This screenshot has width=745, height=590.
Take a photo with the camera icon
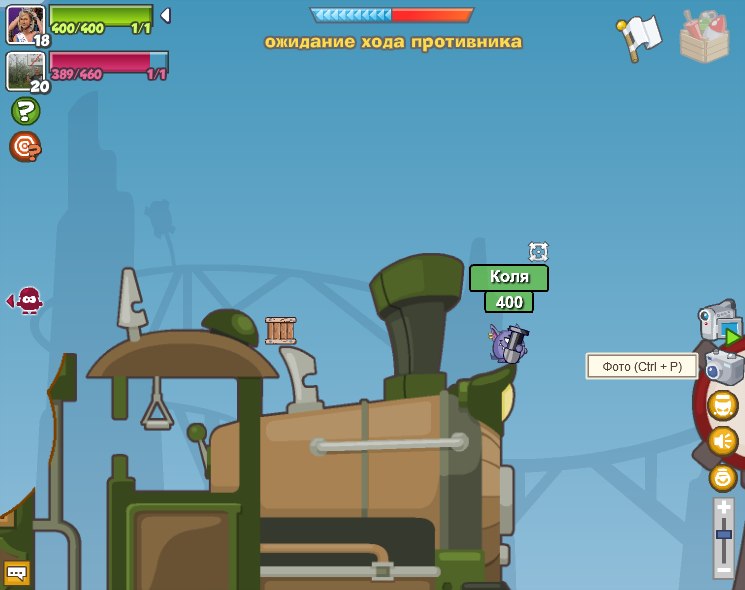pos(724,367)
